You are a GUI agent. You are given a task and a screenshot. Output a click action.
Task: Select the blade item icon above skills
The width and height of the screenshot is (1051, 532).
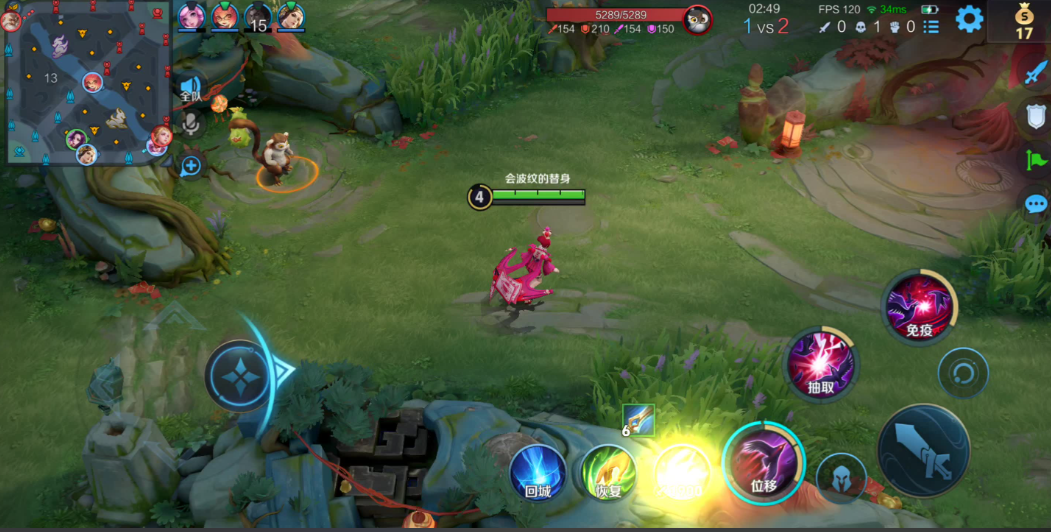point(638,420)
